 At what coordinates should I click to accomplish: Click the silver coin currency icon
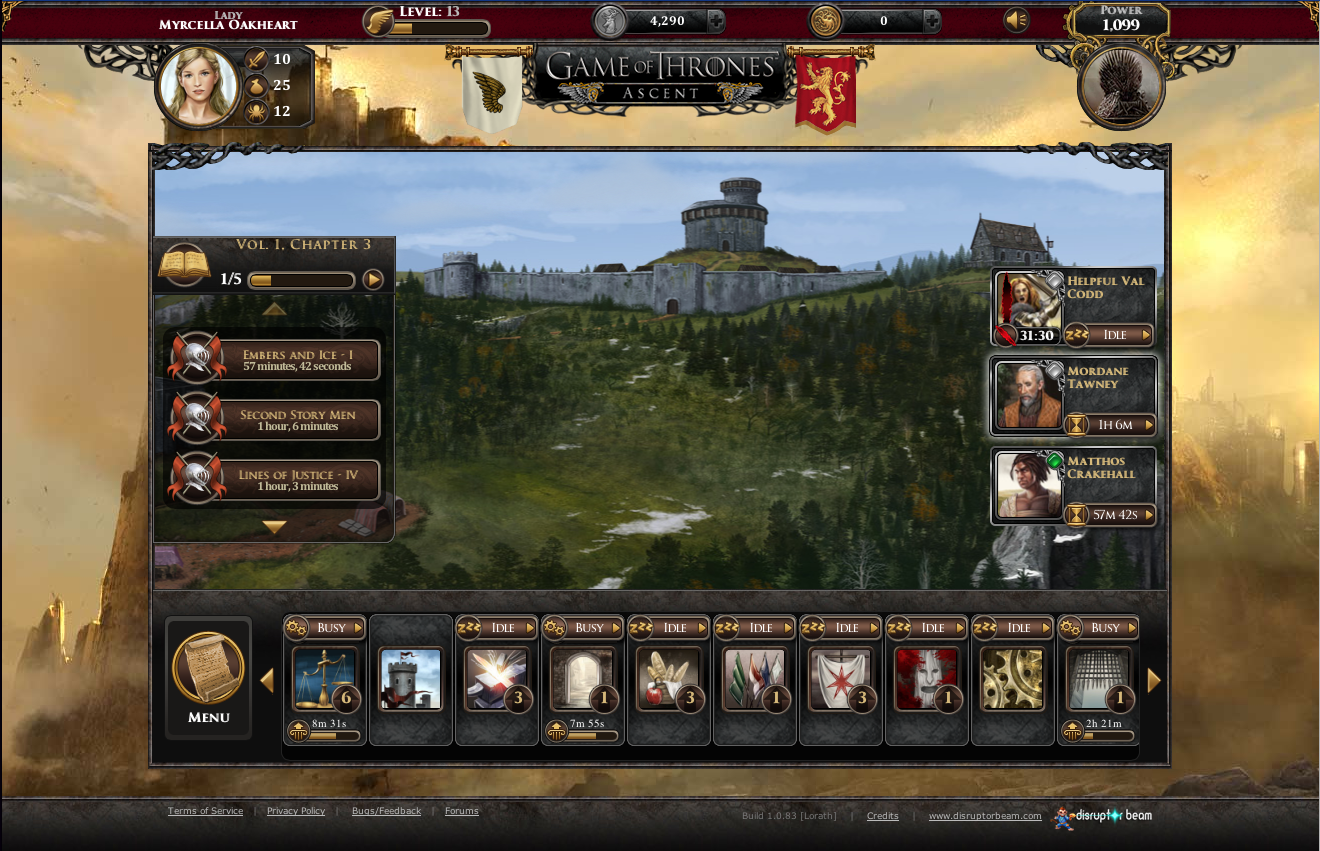coord(608,19)
